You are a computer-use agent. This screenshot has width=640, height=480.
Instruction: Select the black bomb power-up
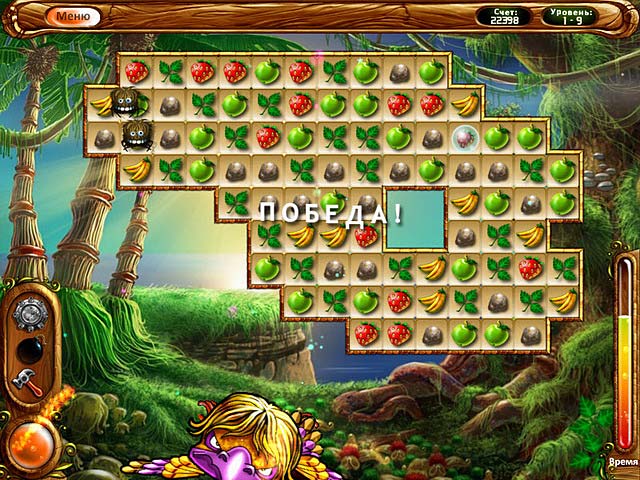tap(27, 349)
